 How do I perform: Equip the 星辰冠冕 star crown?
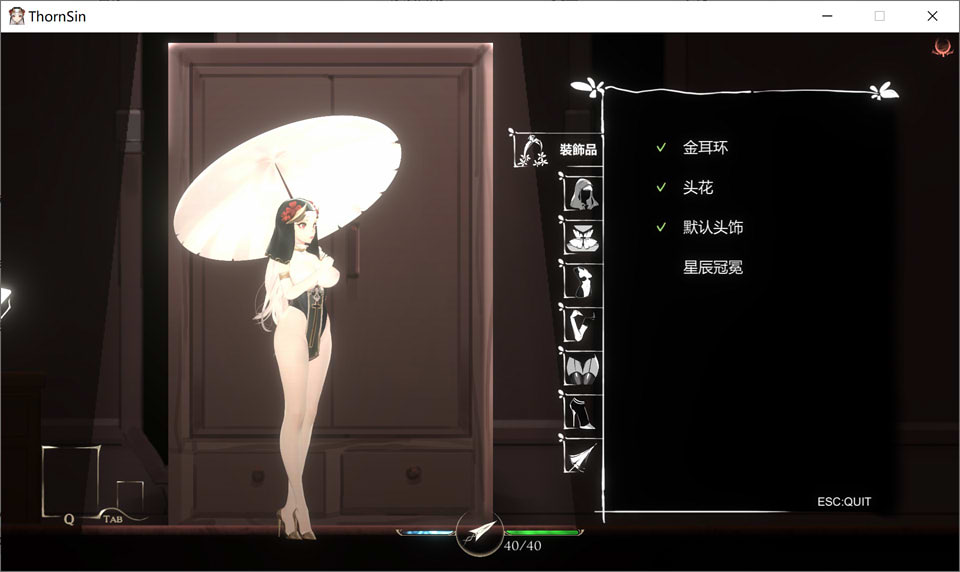click(x=712, y=268)
